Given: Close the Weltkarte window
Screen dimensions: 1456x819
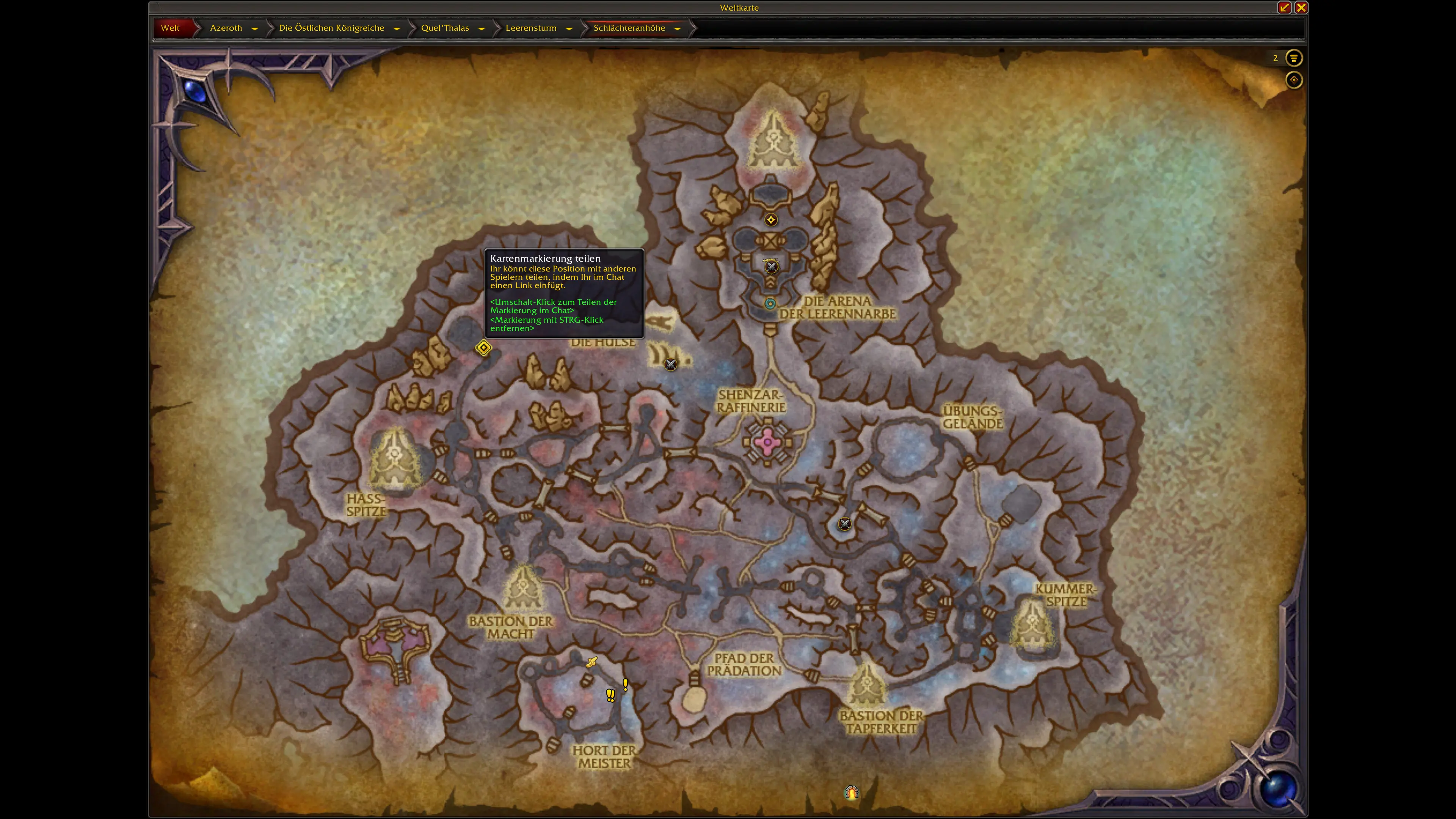Looking at the screenshot, I should [1301, 7].
